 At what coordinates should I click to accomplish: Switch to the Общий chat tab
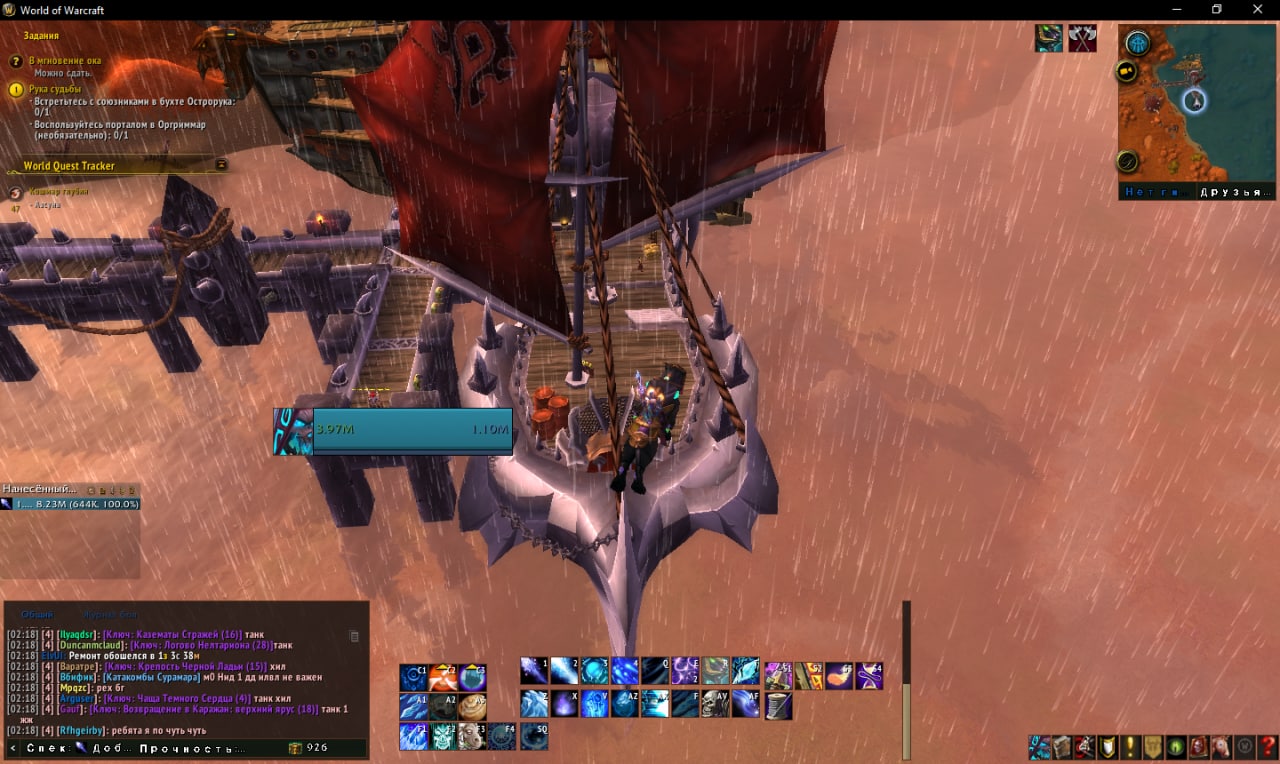pyautogui.click(x=37, y=614)
